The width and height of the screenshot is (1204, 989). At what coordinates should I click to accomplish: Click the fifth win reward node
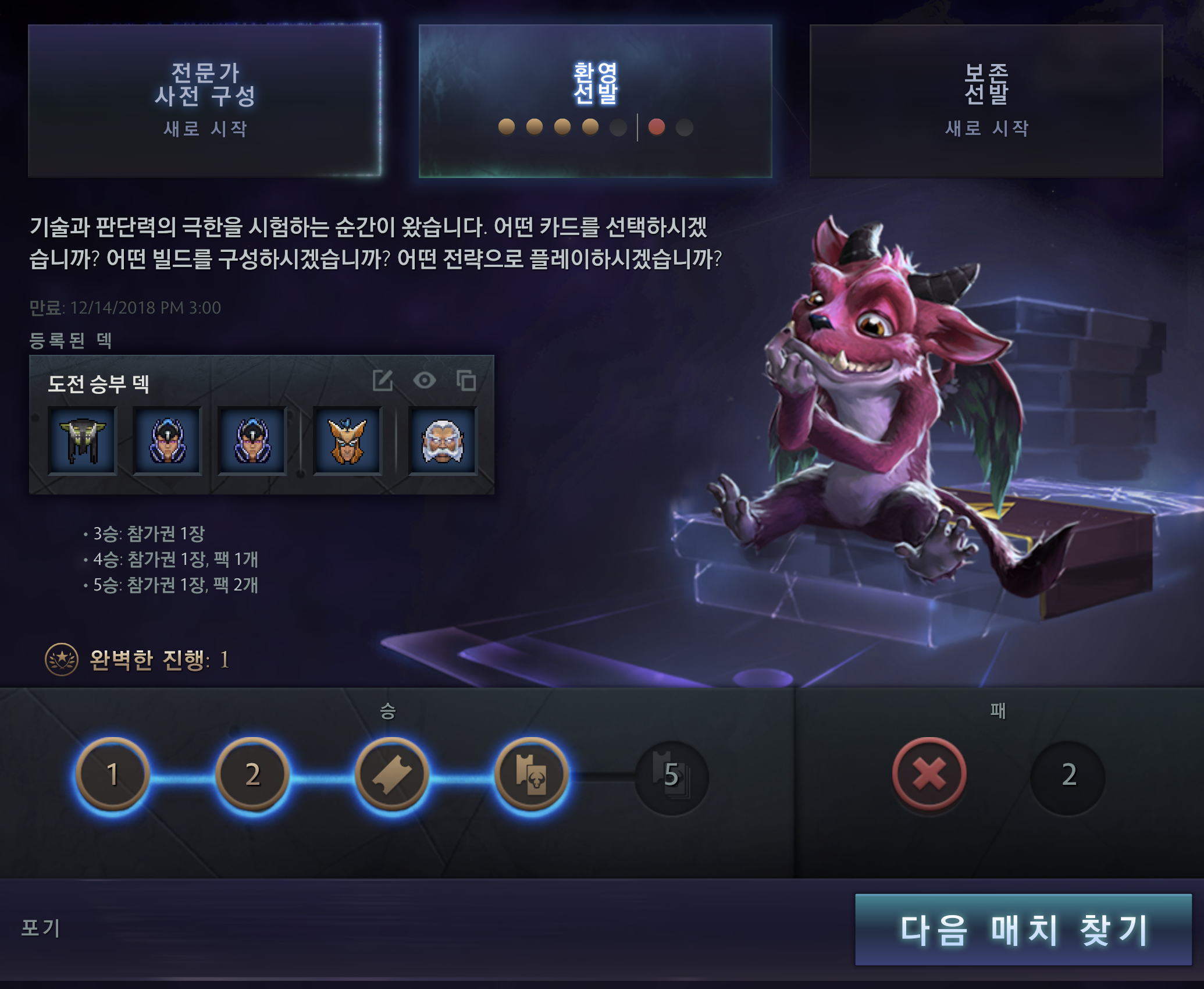click(x=672, y=776)
